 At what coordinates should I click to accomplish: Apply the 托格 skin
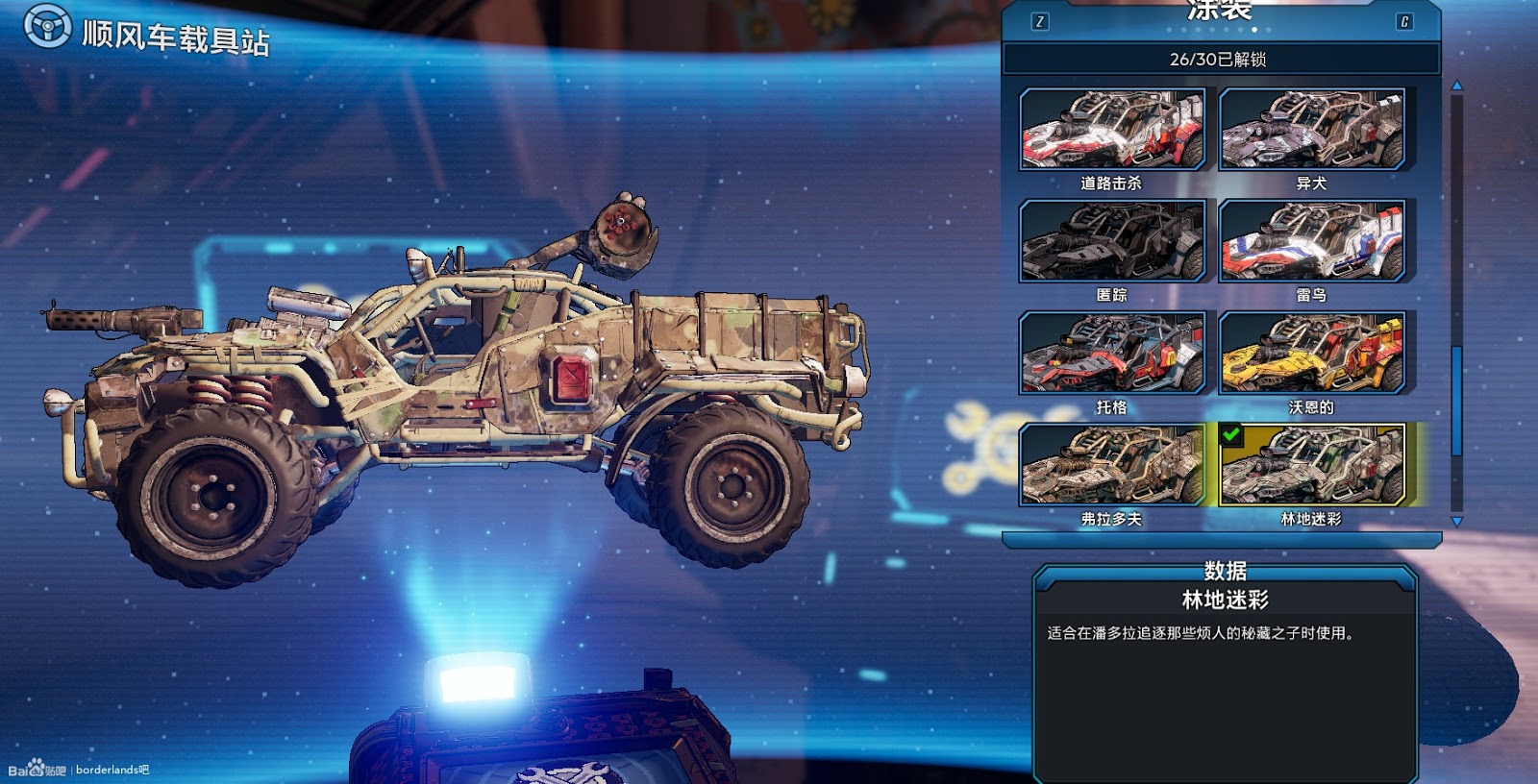[x=1111, y=354]
